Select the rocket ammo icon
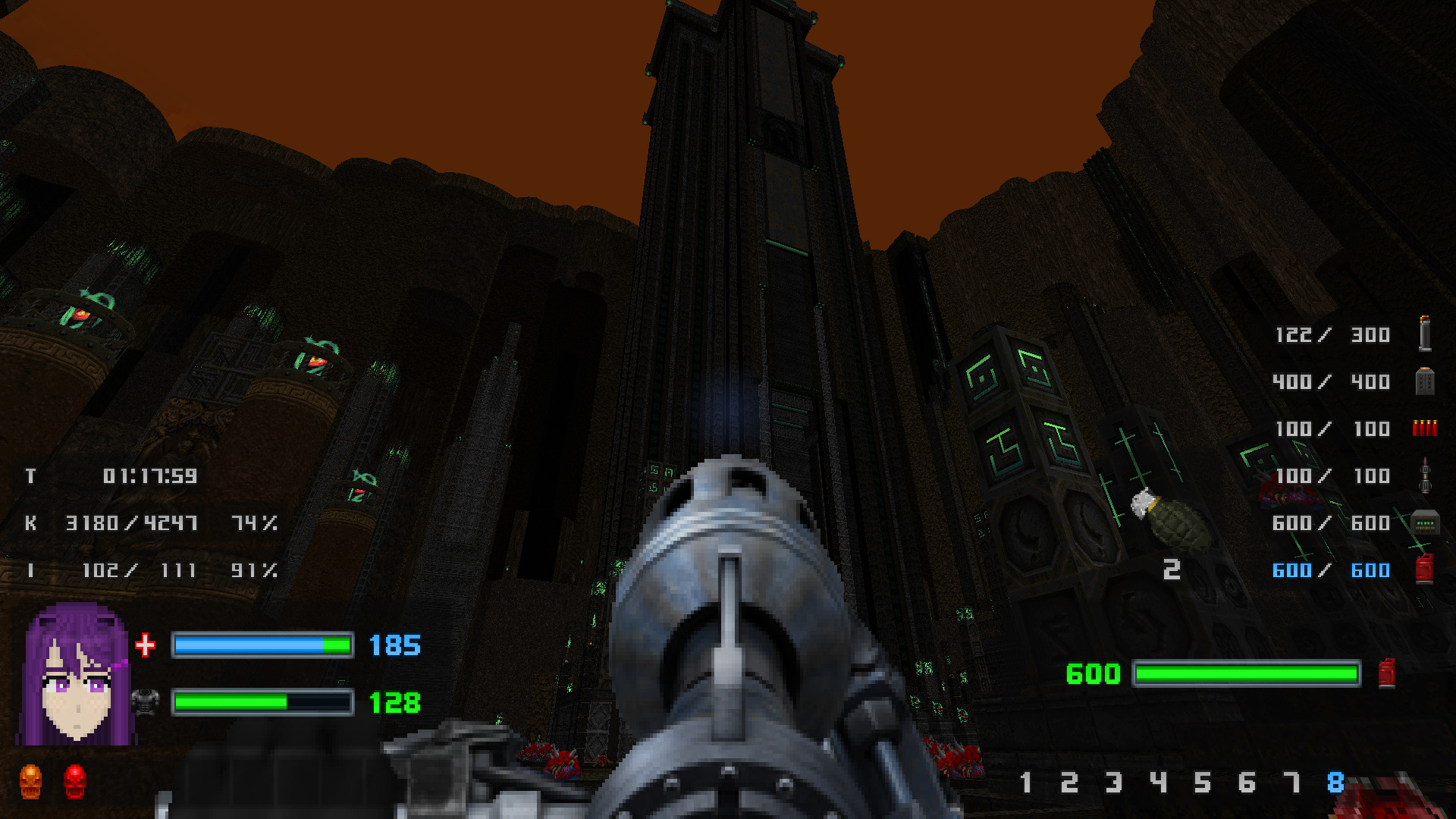Viewport: 1456px width, 819px height. 1425,475
